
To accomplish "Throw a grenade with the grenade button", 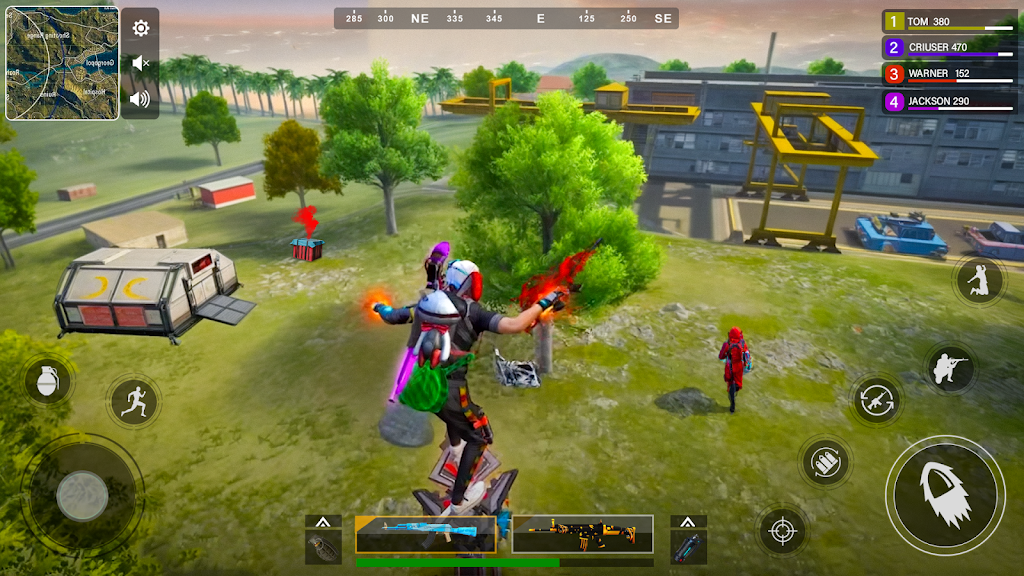I will point(47,383).
